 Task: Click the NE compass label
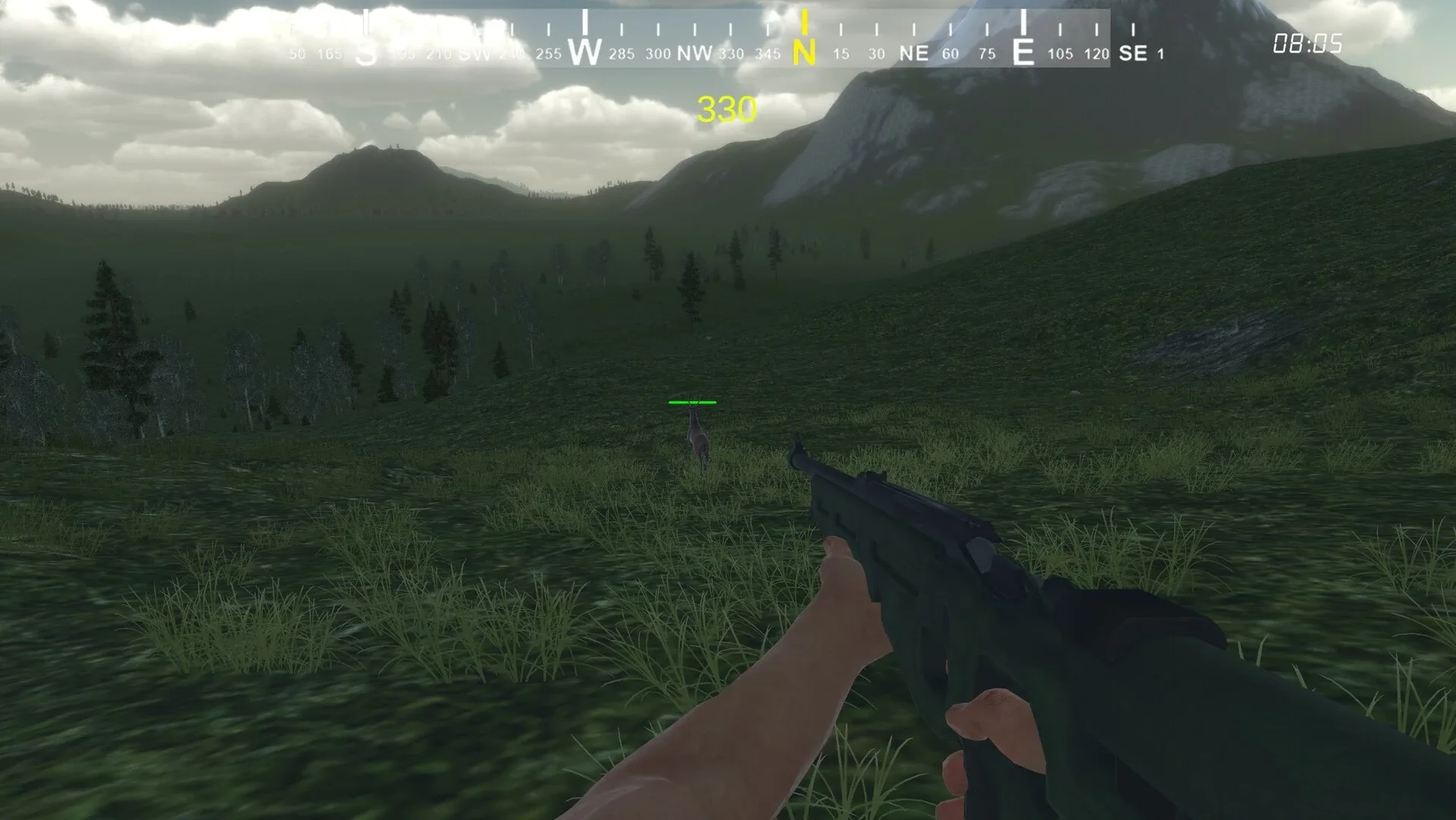(x=913, y=54)
